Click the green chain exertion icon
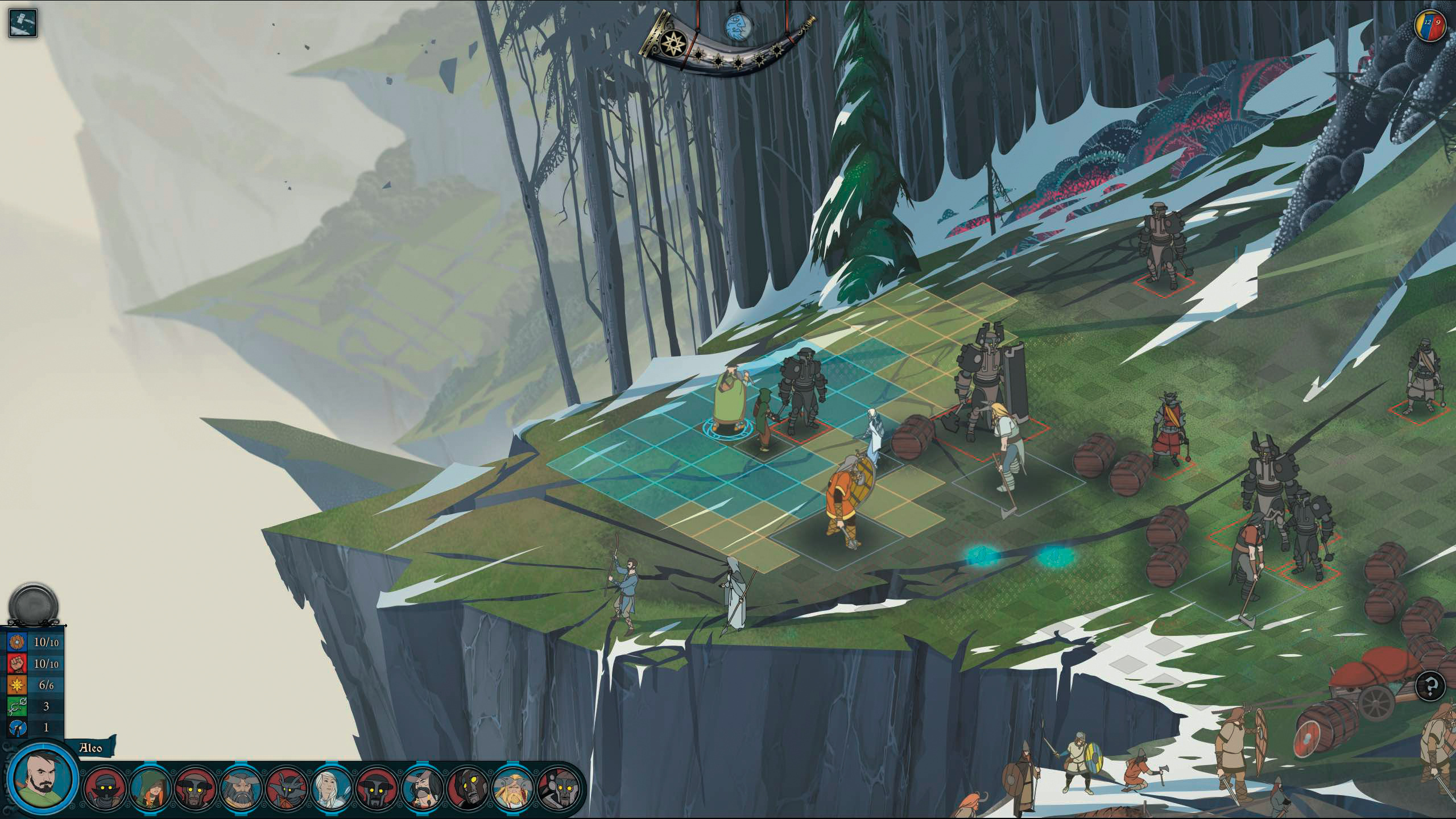The height and width of the screenshot is (819, 1456). click(18, 706)
